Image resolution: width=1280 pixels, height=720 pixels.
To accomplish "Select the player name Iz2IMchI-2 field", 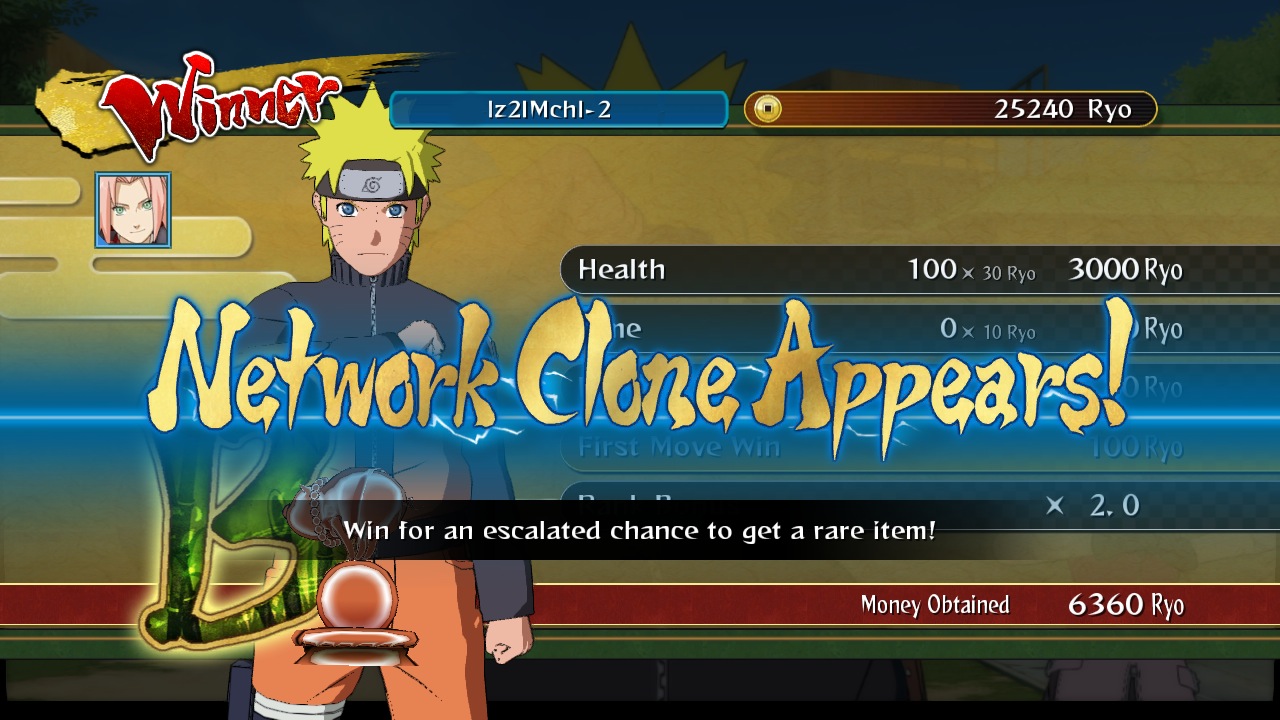I will [557, 110].
